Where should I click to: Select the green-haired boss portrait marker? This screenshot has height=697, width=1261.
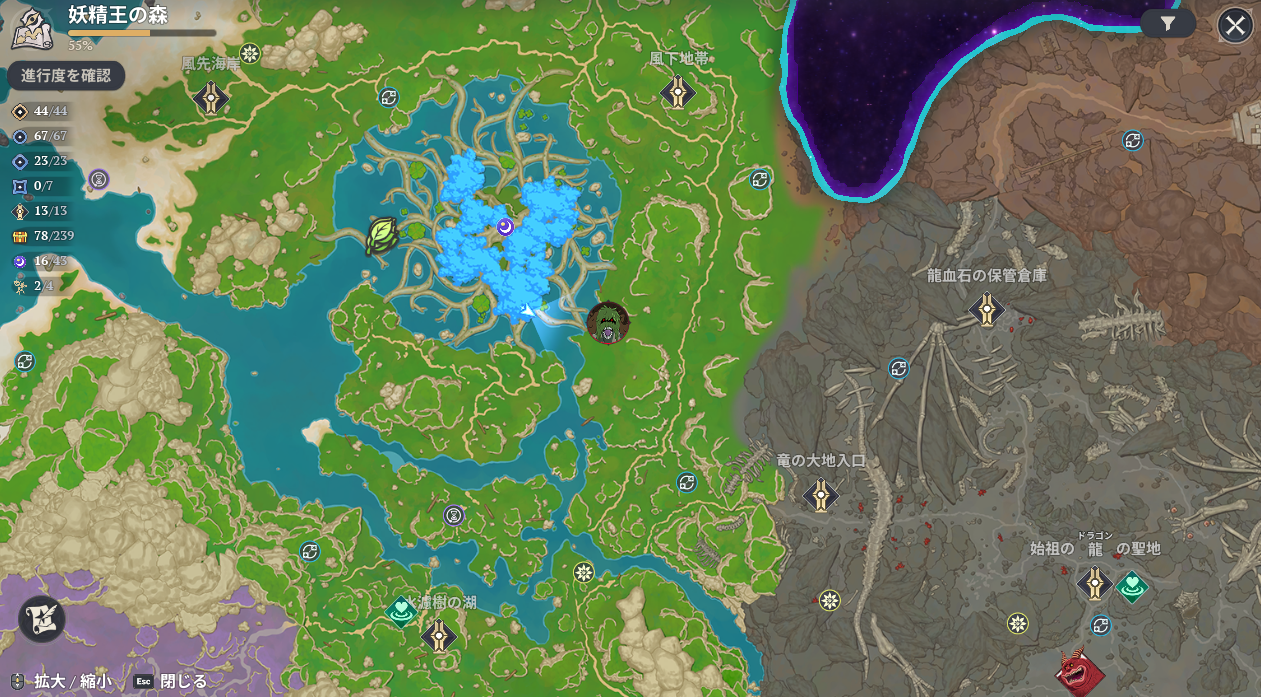607,322
